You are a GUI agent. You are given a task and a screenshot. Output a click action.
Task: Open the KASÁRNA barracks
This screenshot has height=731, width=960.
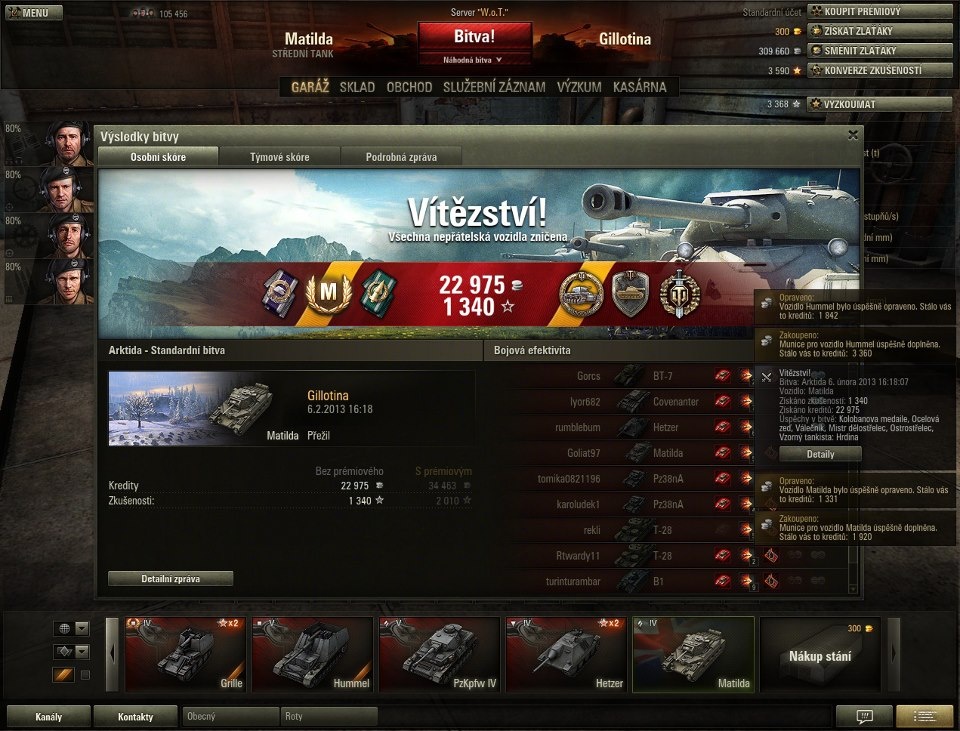639,87
